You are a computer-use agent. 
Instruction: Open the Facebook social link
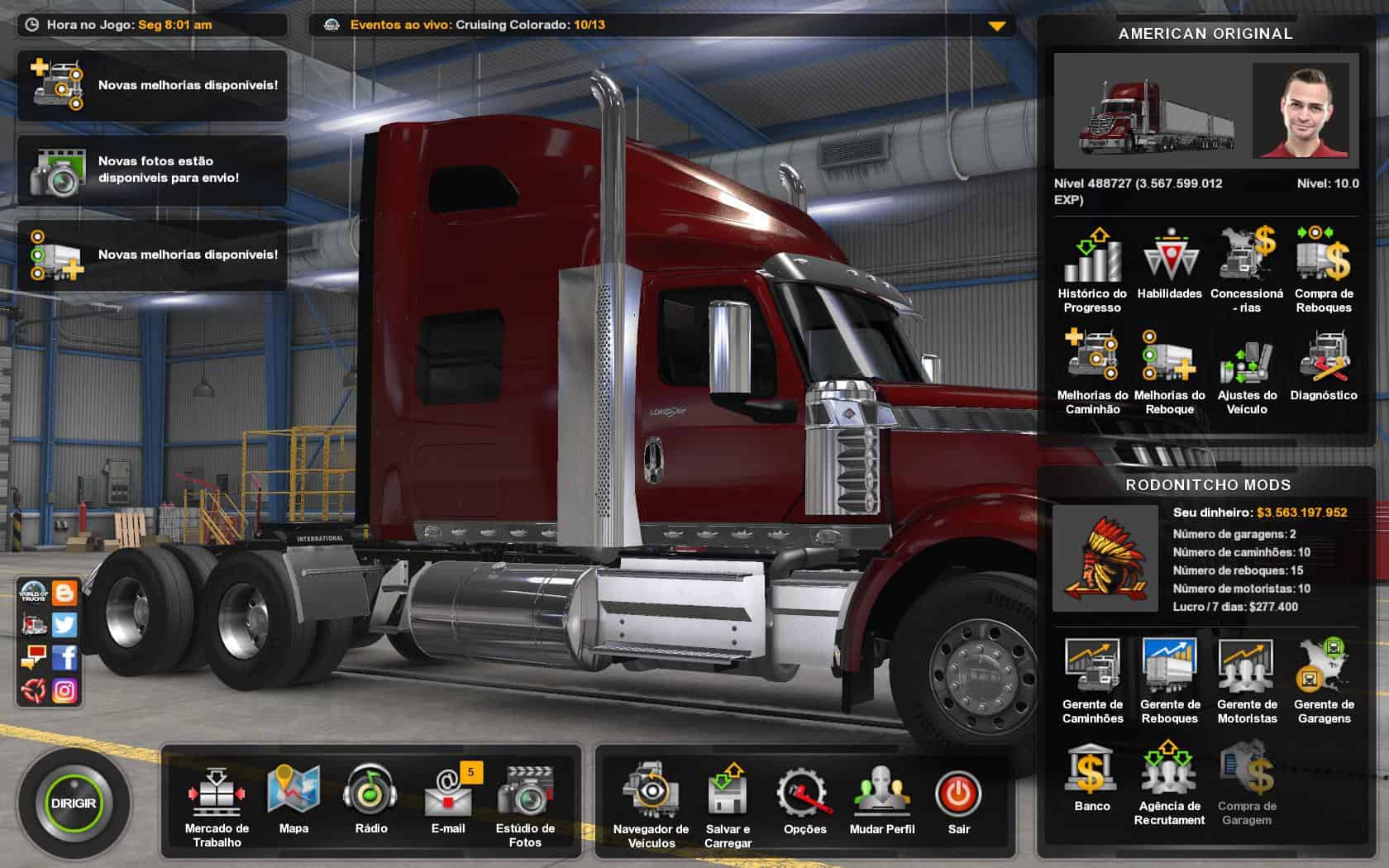click(x=64, y=657)
